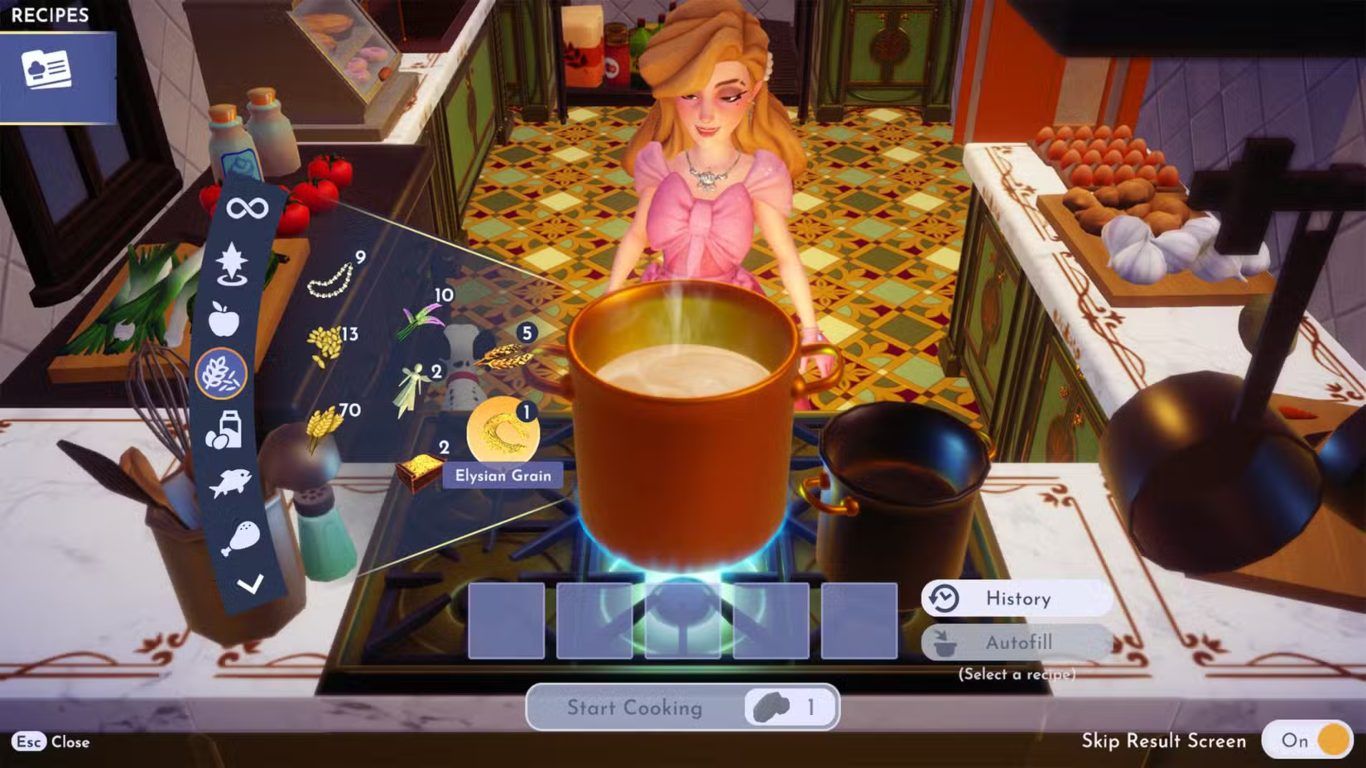Select the crate of grain ingredient
This screenshot has width=1366, height=768.
[x=419, y=470]
